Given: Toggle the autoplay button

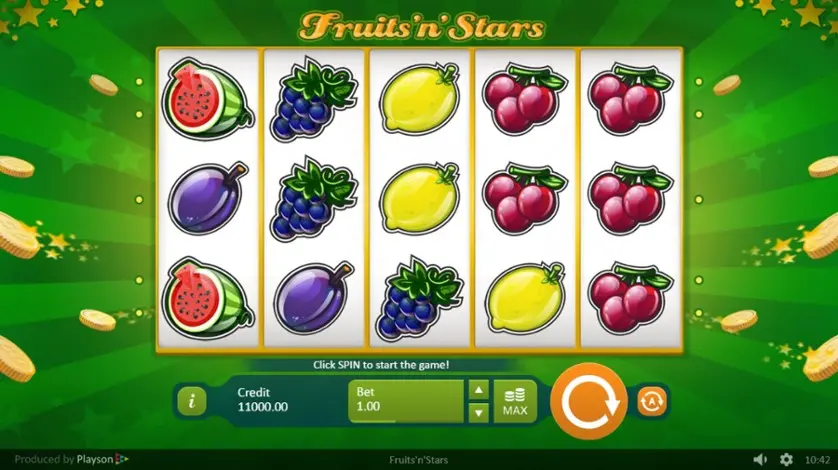Looking at the screenshot, I should click(x=652, y=401).
